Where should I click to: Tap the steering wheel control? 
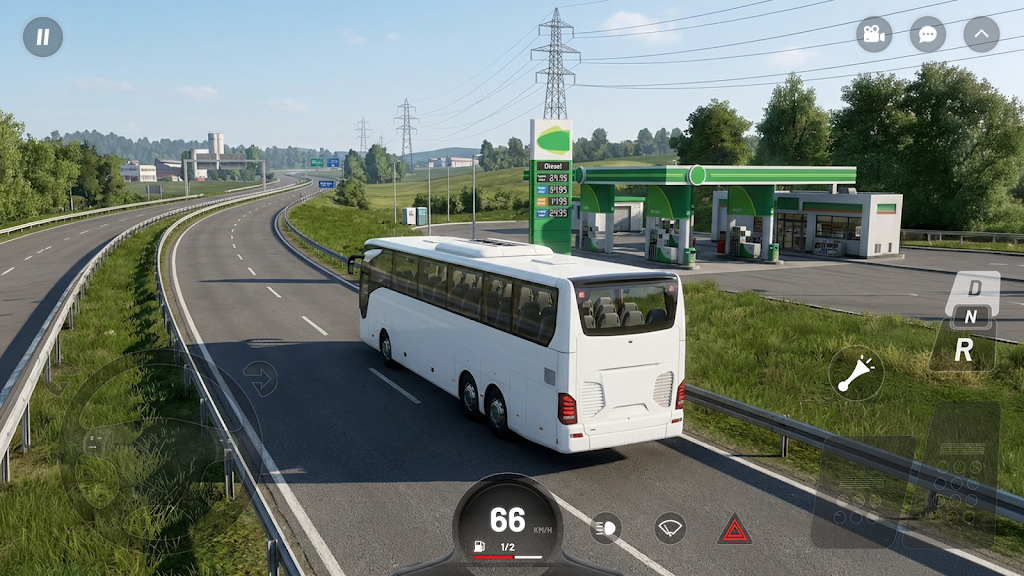tap(160, 445)
